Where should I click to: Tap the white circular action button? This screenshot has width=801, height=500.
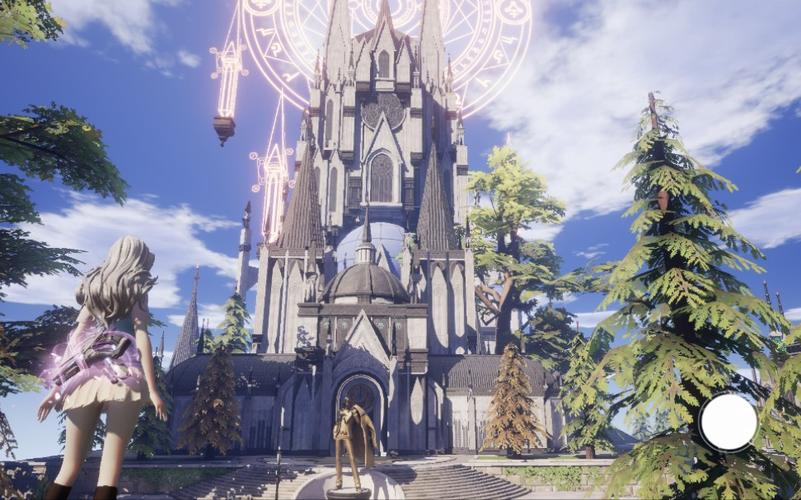click(x=728, y=422)
